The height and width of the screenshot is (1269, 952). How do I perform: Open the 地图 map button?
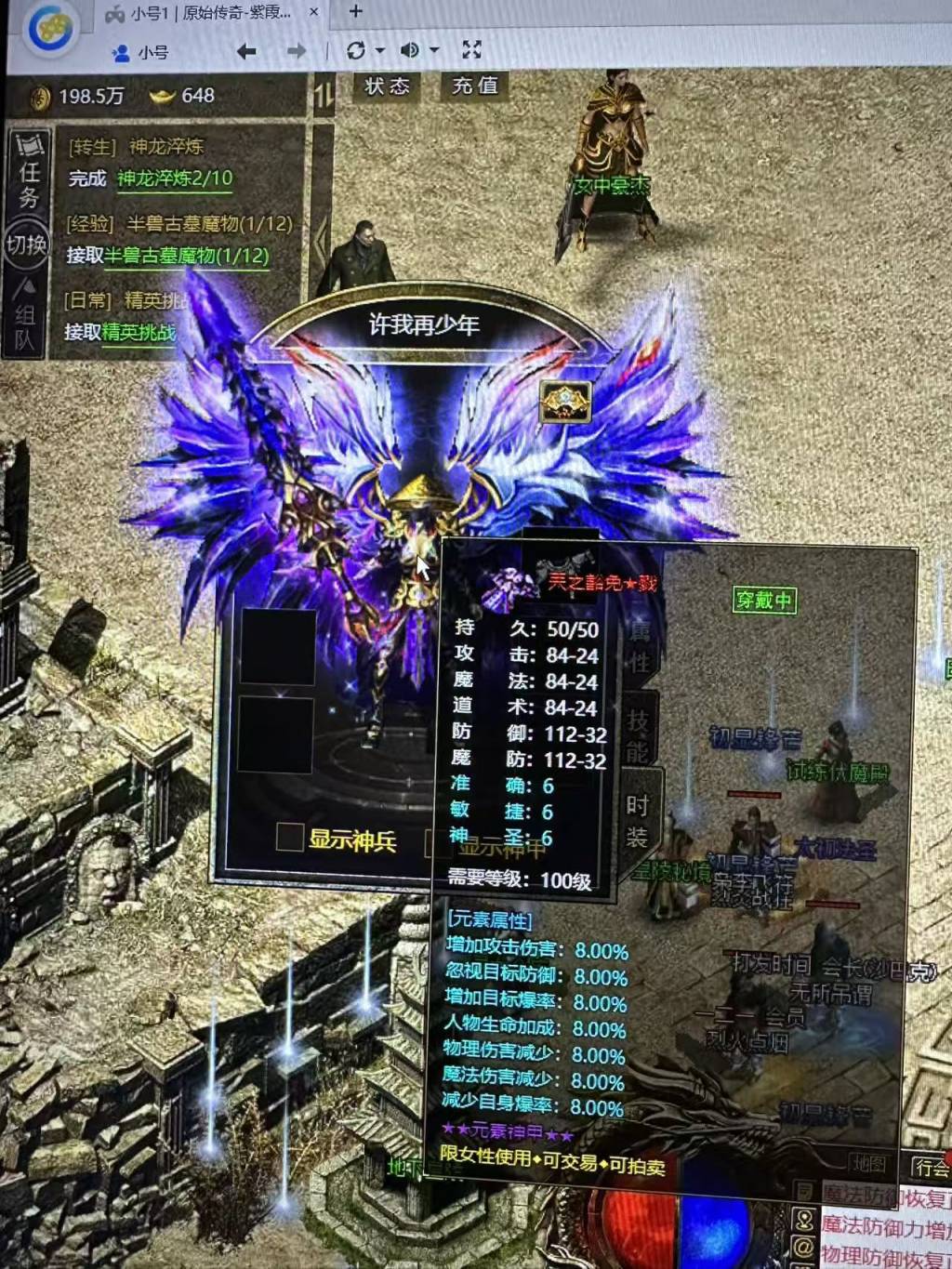pyautogui.click(x=870, y=1163)
